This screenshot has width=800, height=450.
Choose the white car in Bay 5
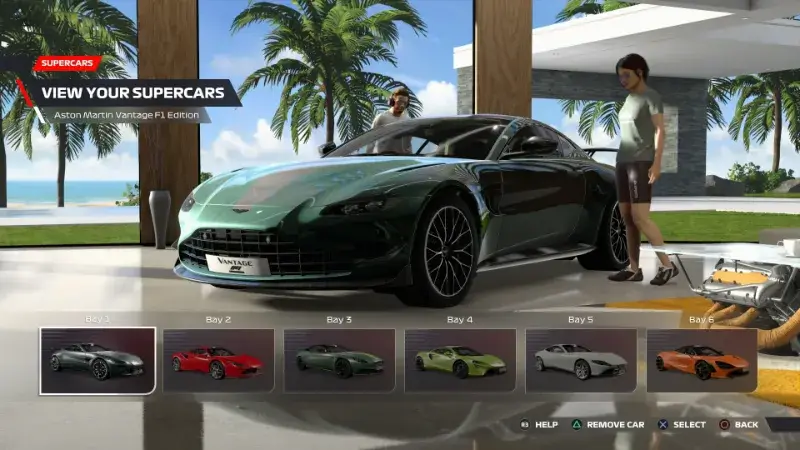pyautogui.click(x=581, y=360)
